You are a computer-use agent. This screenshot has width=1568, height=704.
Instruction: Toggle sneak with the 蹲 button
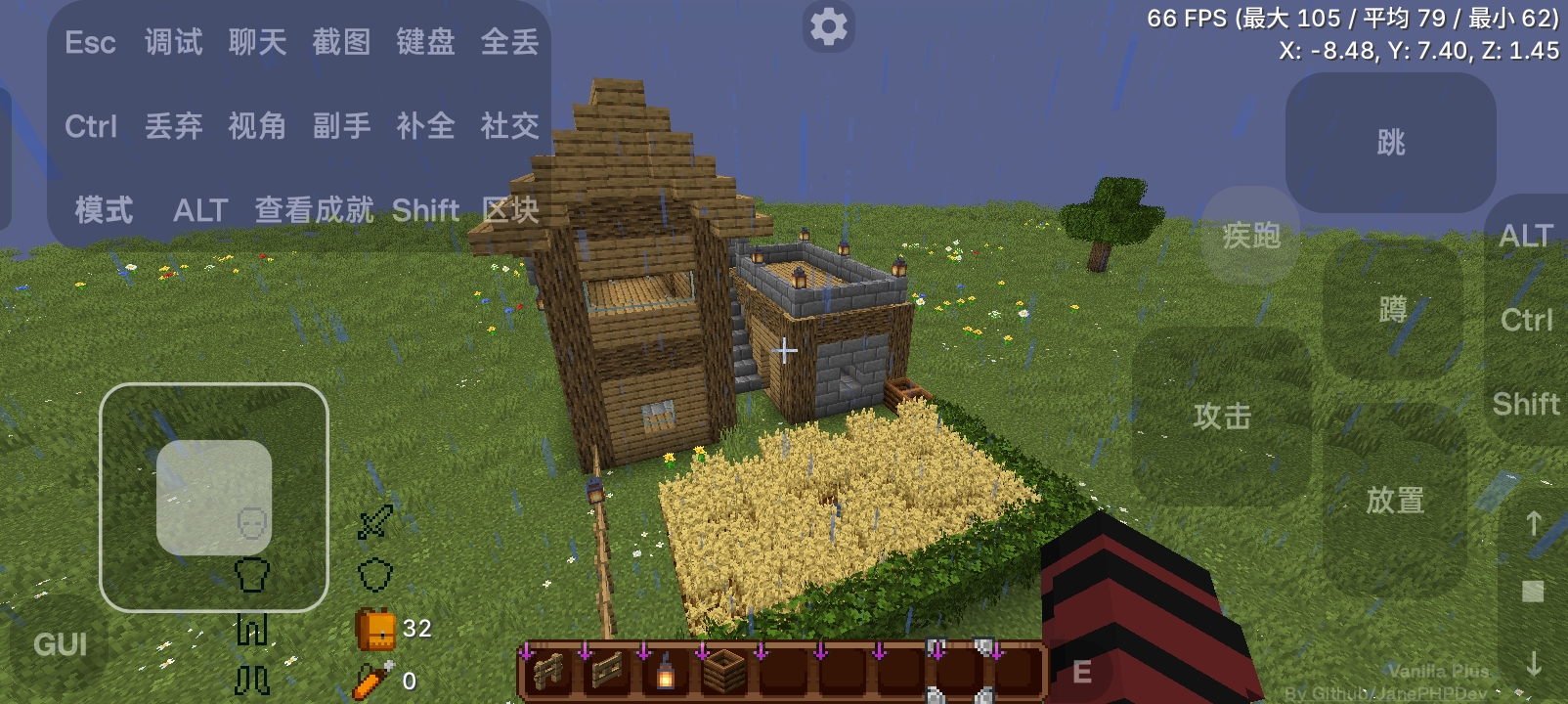(x=1392, y=308)
